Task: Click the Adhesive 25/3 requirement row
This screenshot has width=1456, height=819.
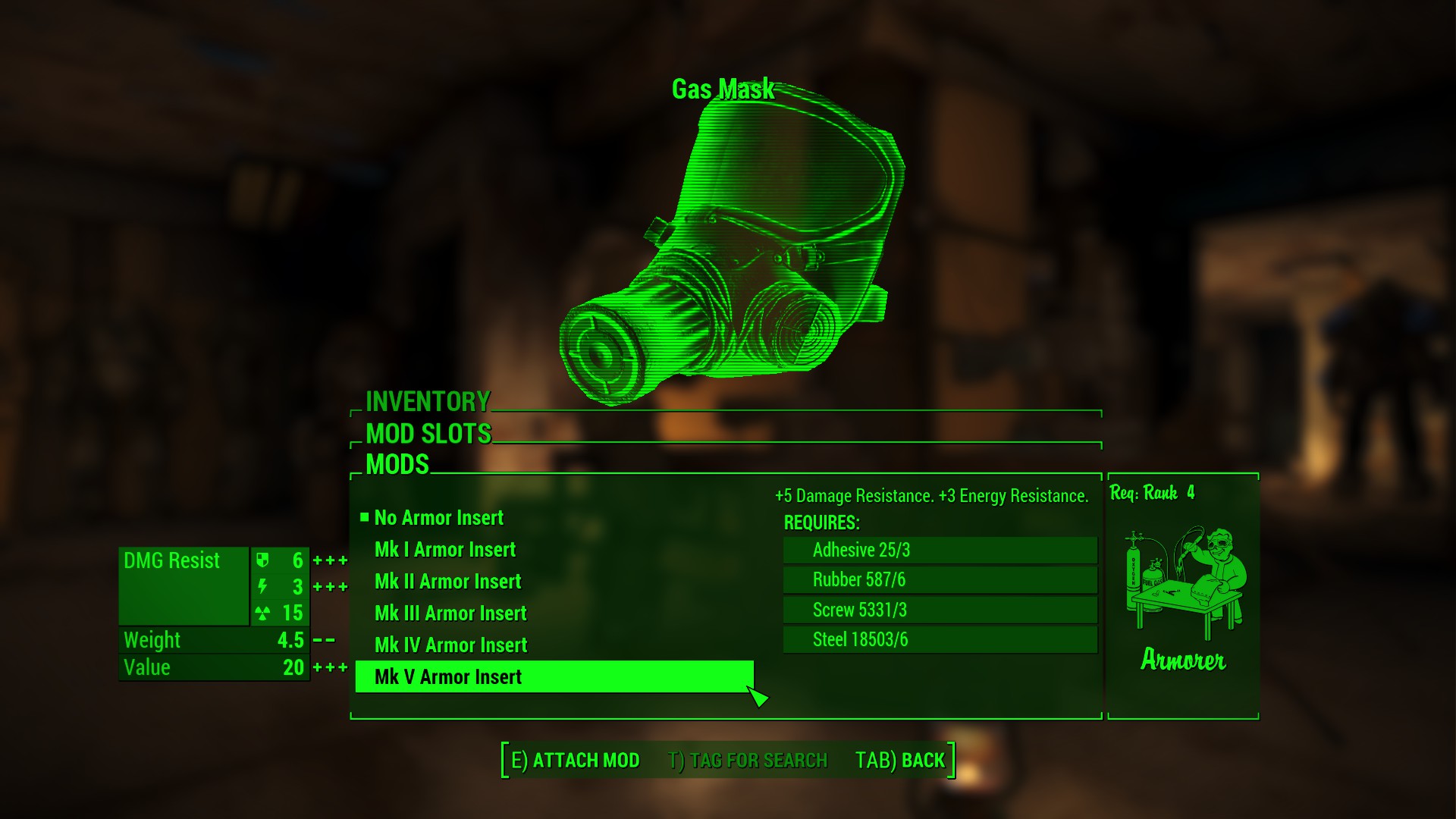Action: pyautogui.click(x=940, y=550)
